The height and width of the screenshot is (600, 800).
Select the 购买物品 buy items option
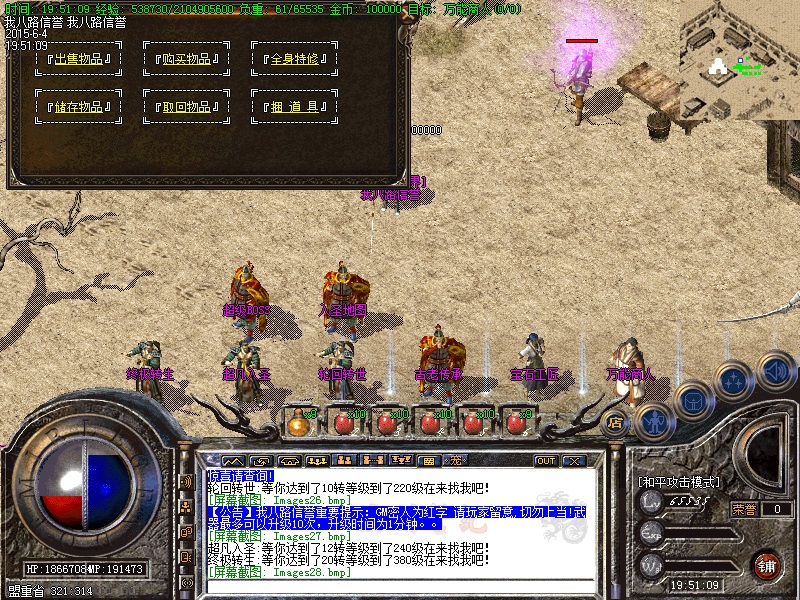coord(186,58)
